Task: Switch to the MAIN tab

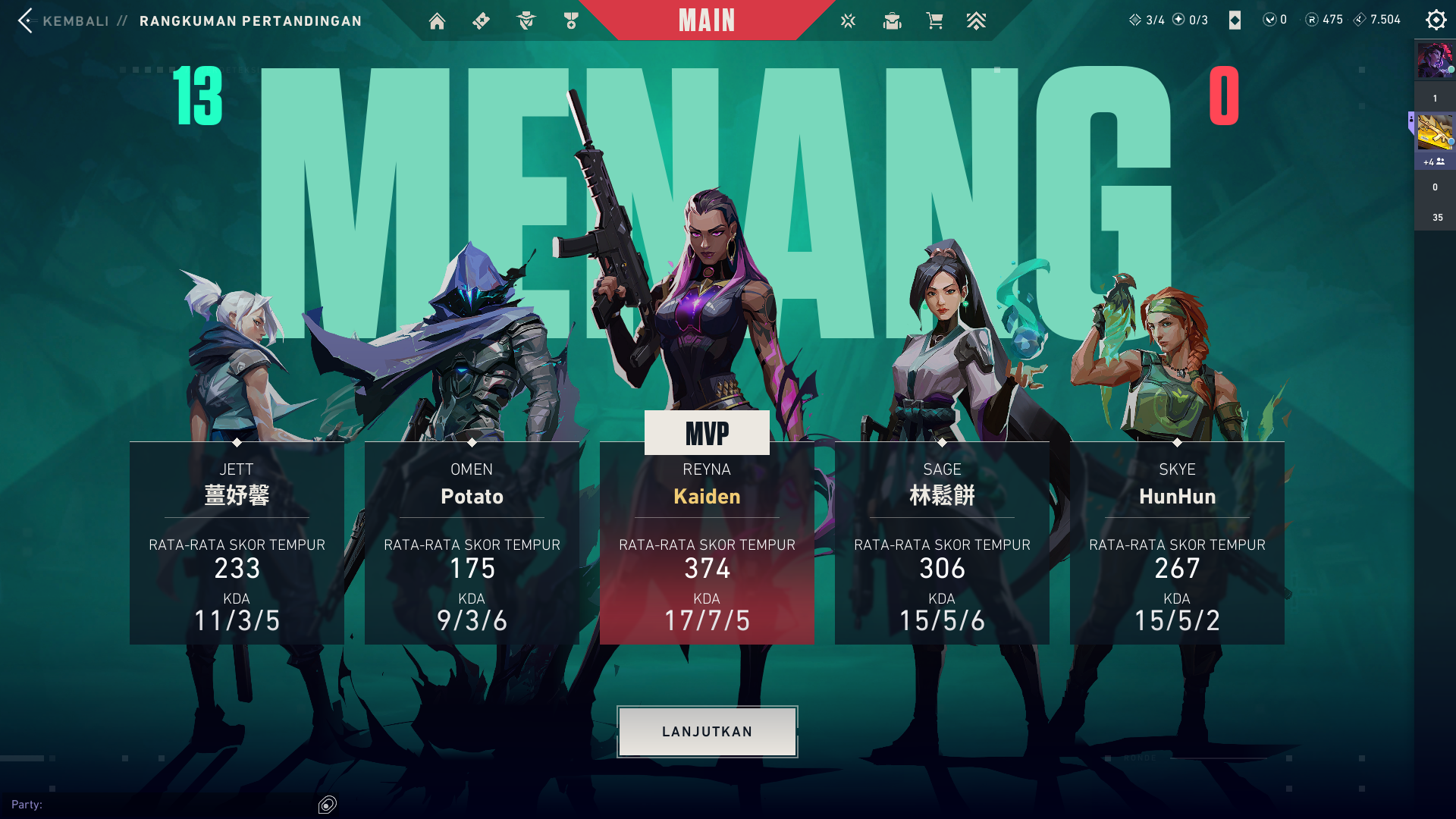Action: point(707,20)
